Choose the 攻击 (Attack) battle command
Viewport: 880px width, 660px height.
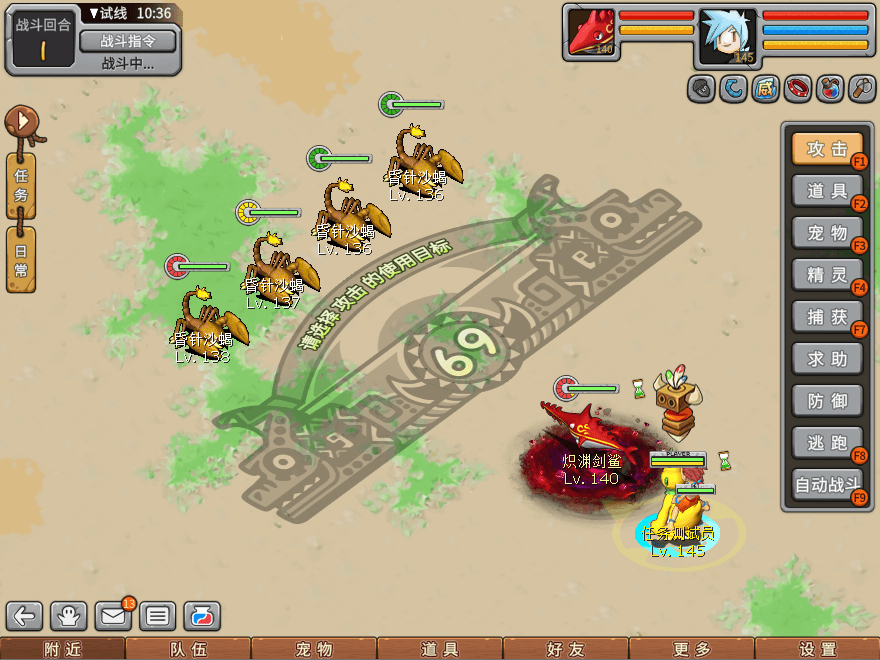(827, 149)
